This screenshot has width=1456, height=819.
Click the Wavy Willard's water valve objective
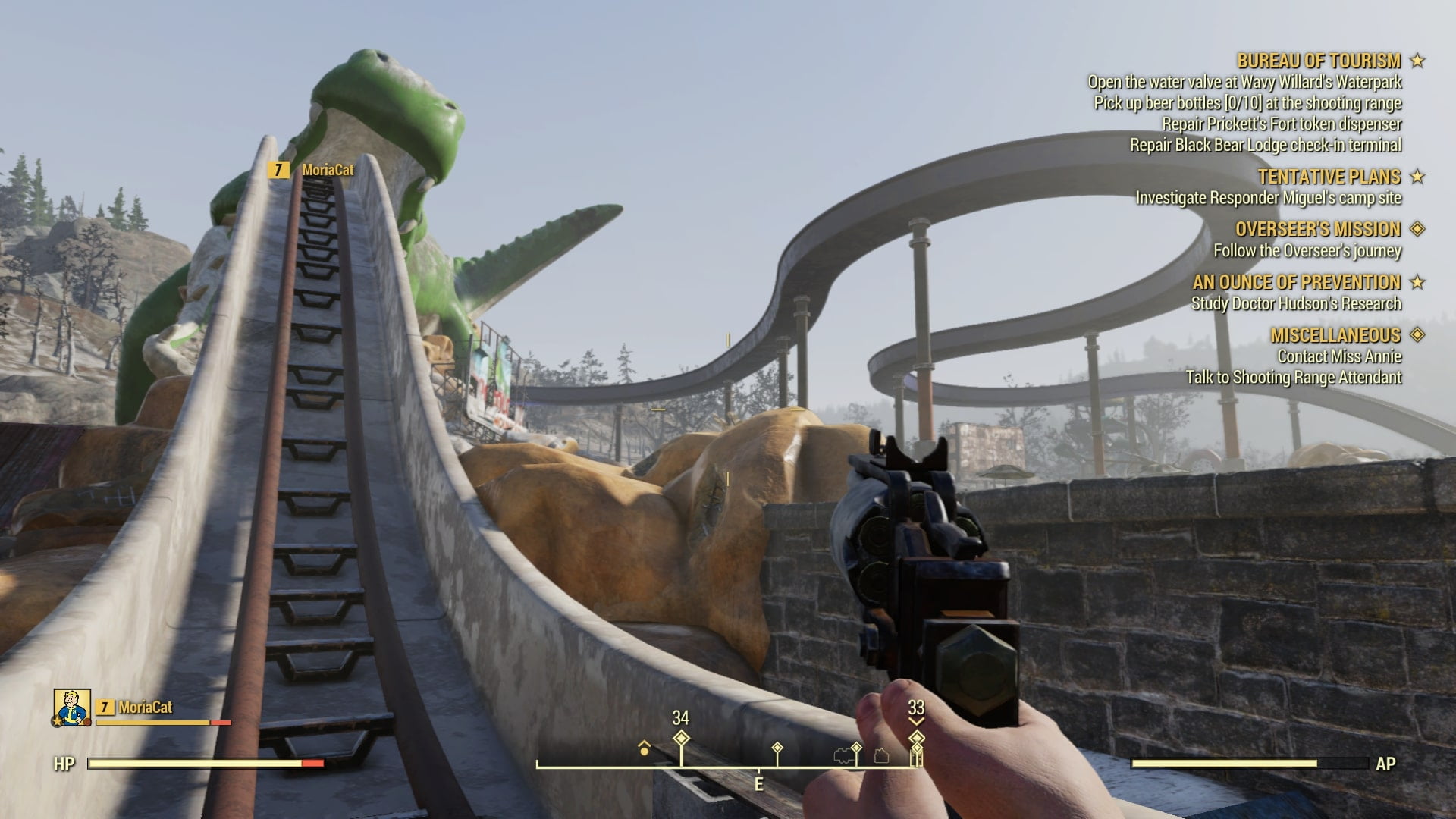[1244, 82]
